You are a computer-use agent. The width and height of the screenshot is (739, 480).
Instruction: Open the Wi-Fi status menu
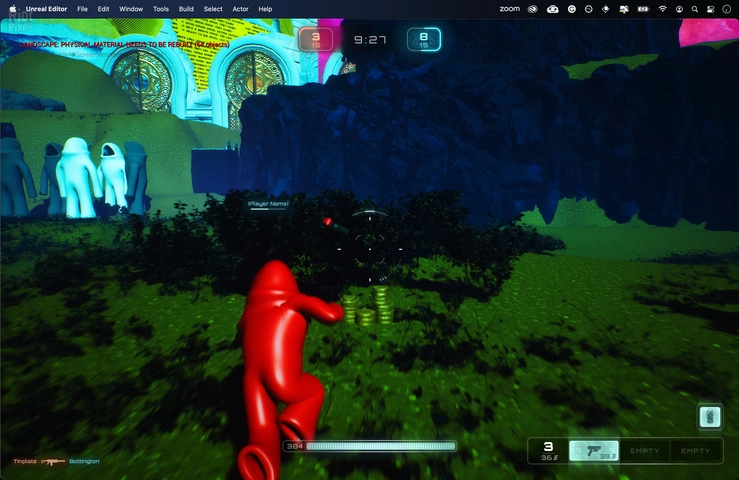coord(662,8)
